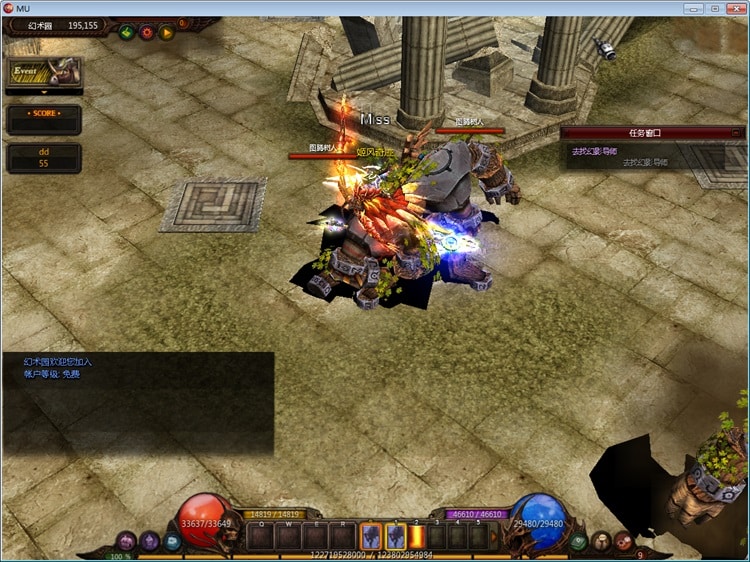Minimize the MU window
This screenshot has height=562, width=750.
point(693,8)
